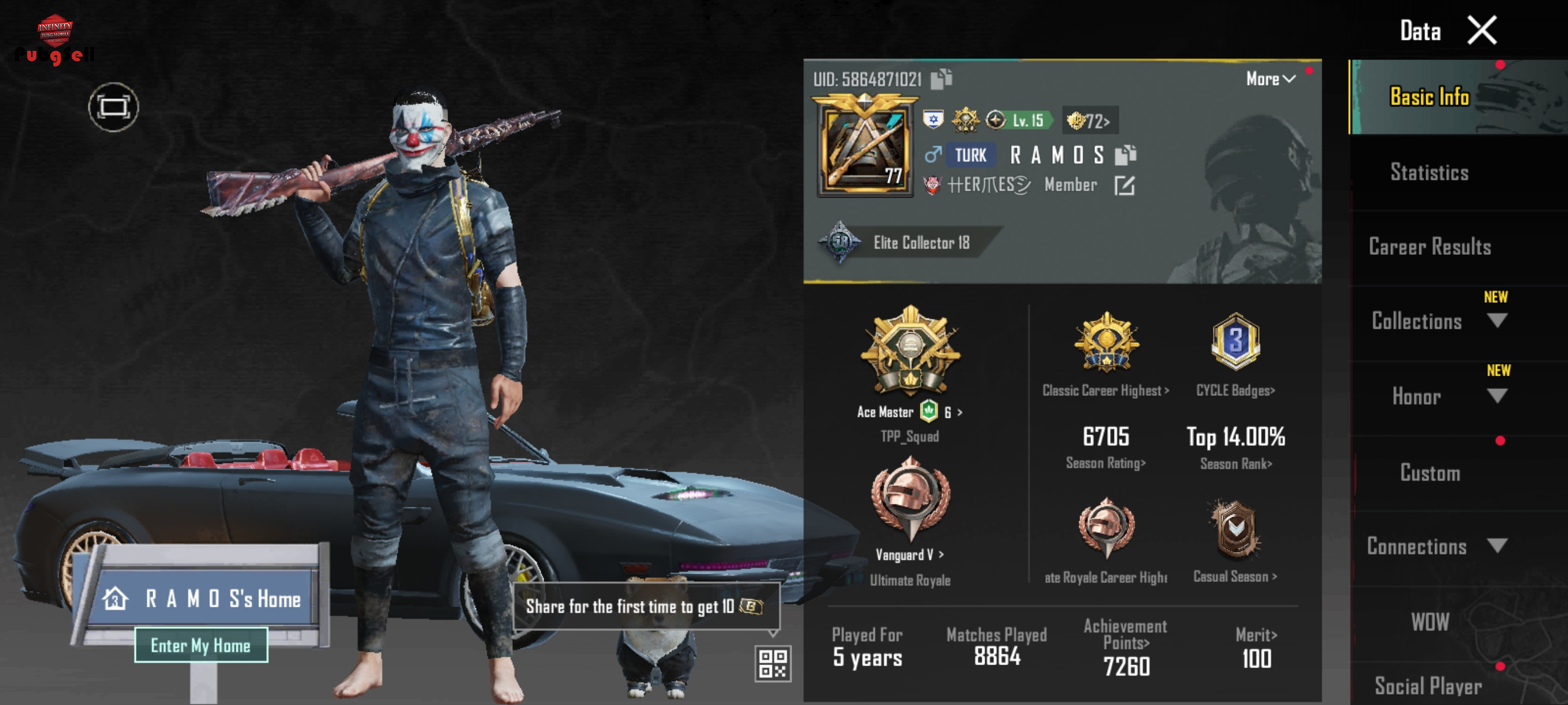Image resolution: width=1568 pixels, height=705 pixels.
Task: Open the QR code share
Action: pyautogui.click(x=772, y=663)
